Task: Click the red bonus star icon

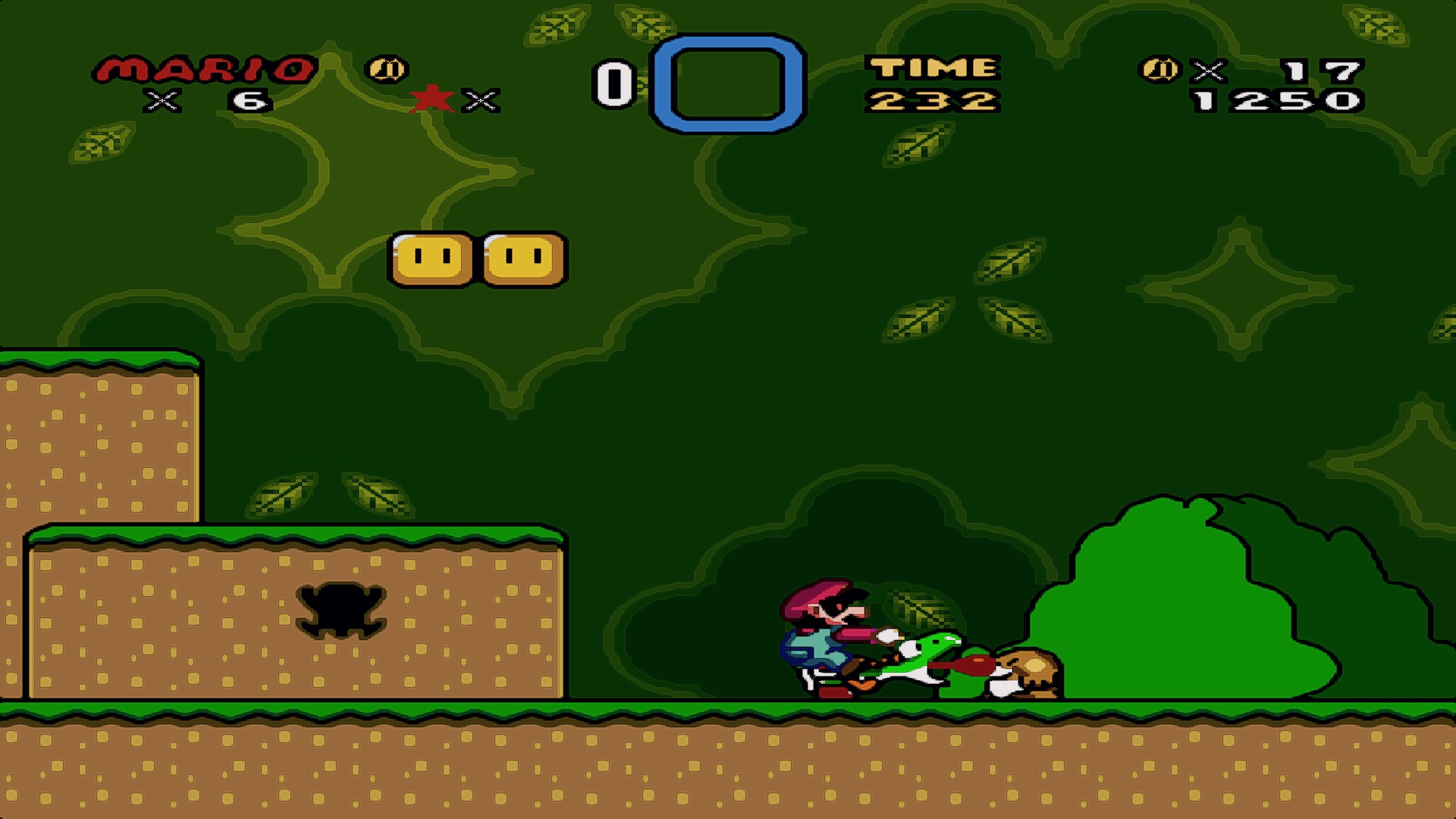Action: click(x=431, y=99)
